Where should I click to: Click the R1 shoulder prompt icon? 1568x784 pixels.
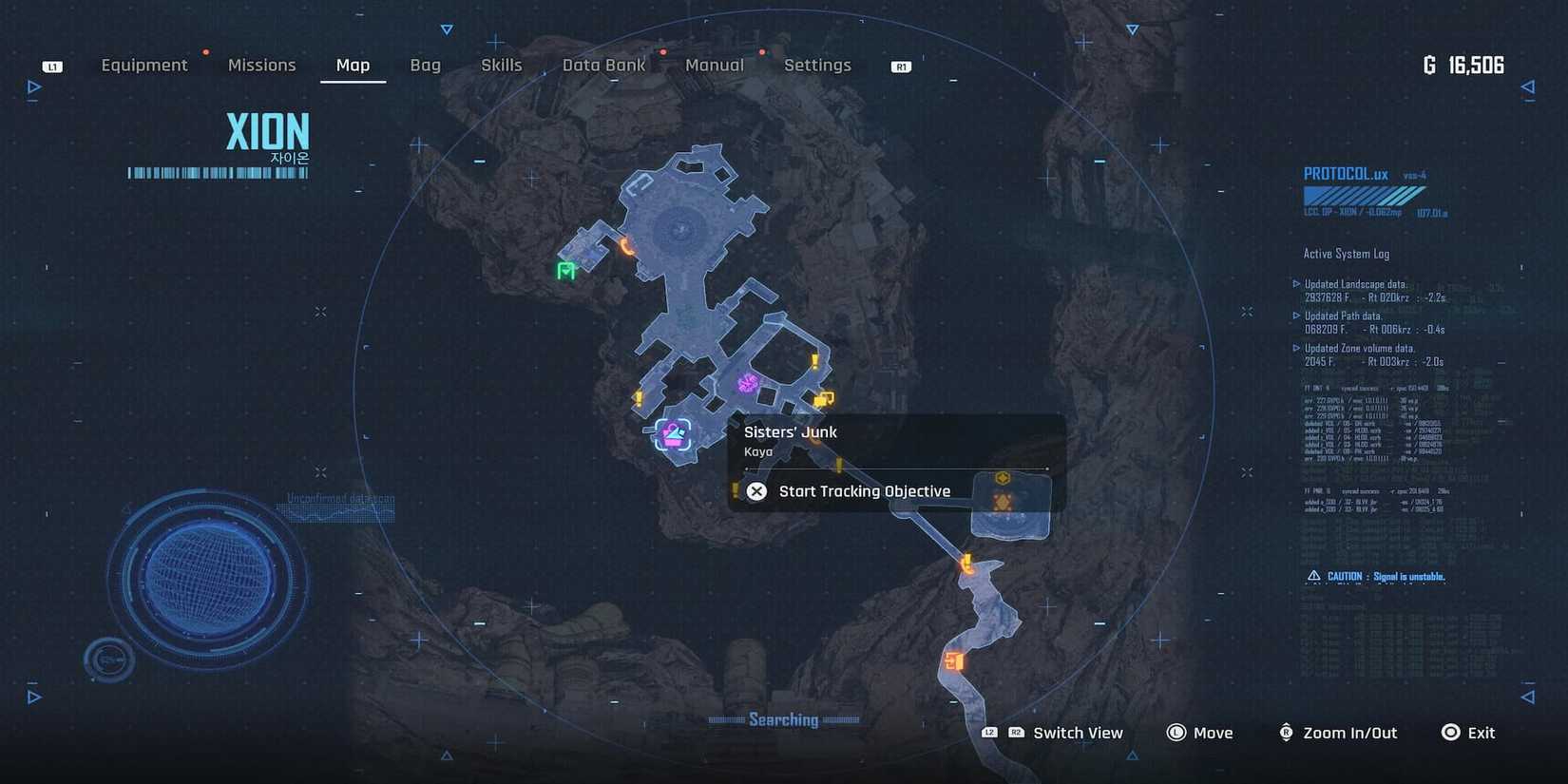pos(899,67)
